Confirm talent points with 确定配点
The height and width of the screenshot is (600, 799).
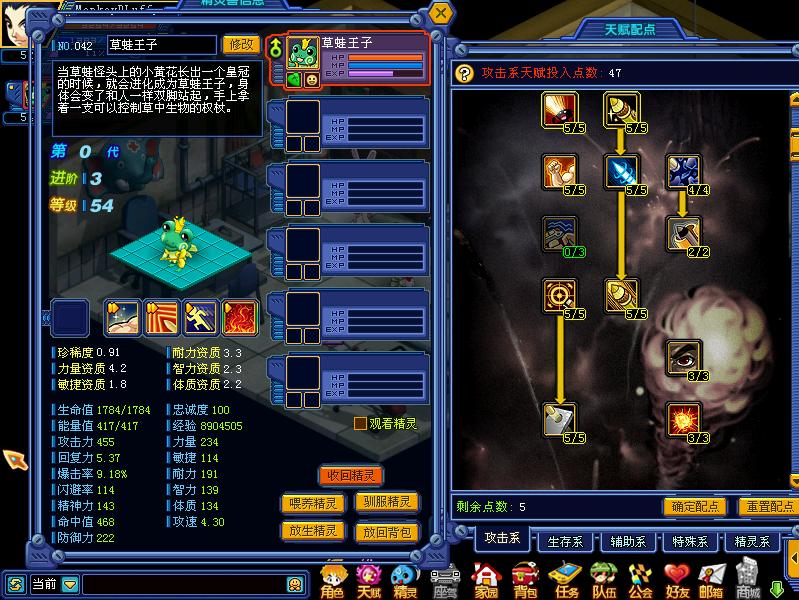click(x=695, y=507)
